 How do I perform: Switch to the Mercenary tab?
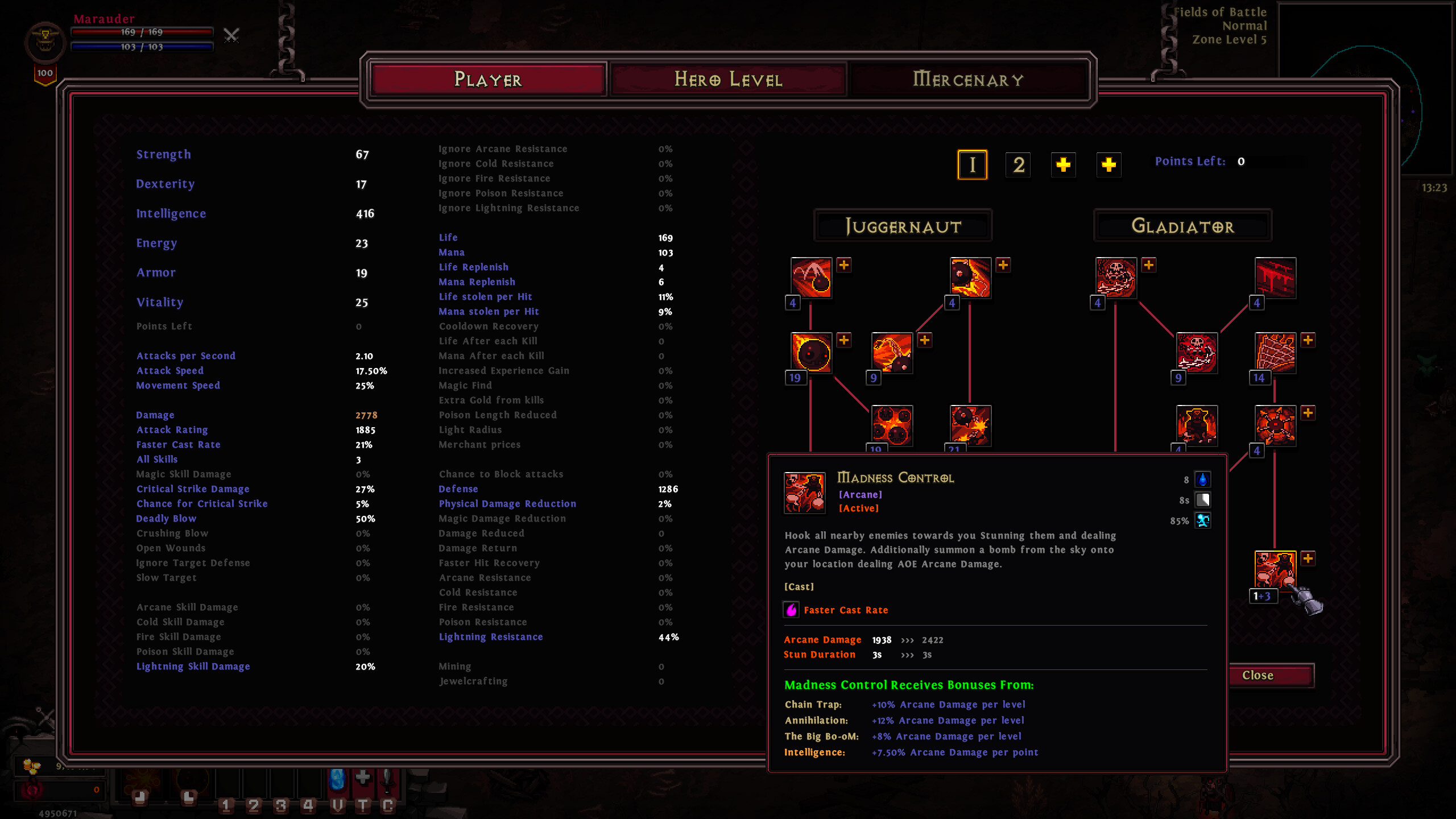click(x=969, y=80)
